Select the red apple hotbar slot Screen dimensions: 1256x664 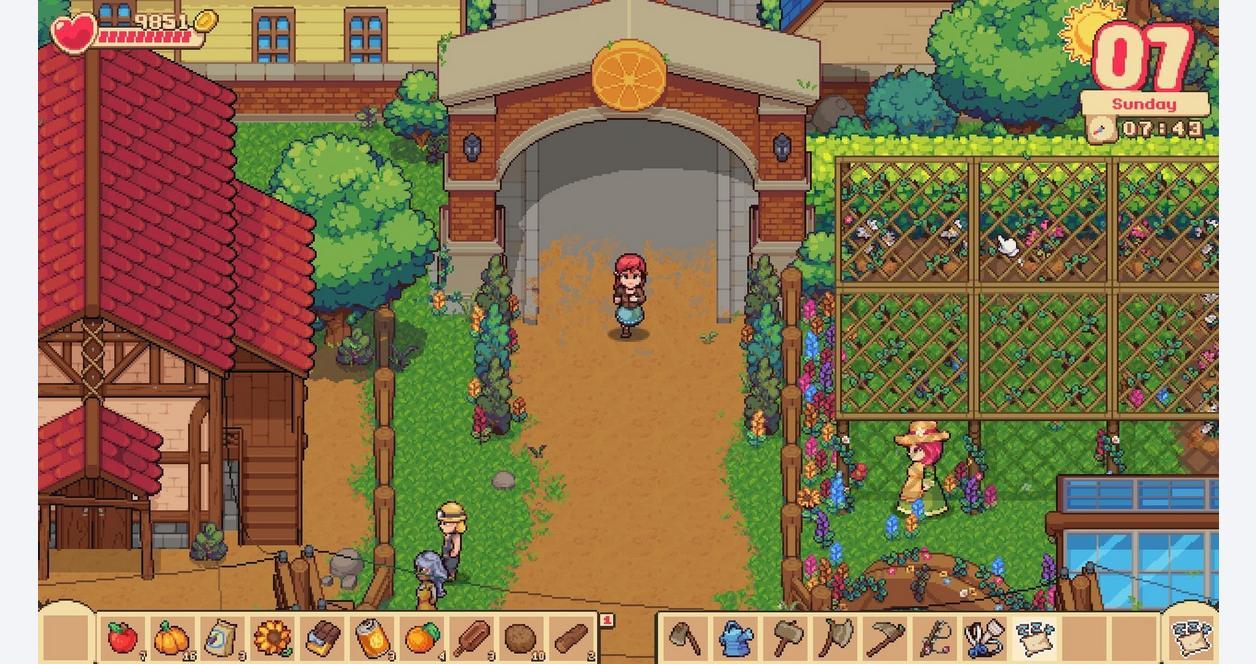click(122, 637)
